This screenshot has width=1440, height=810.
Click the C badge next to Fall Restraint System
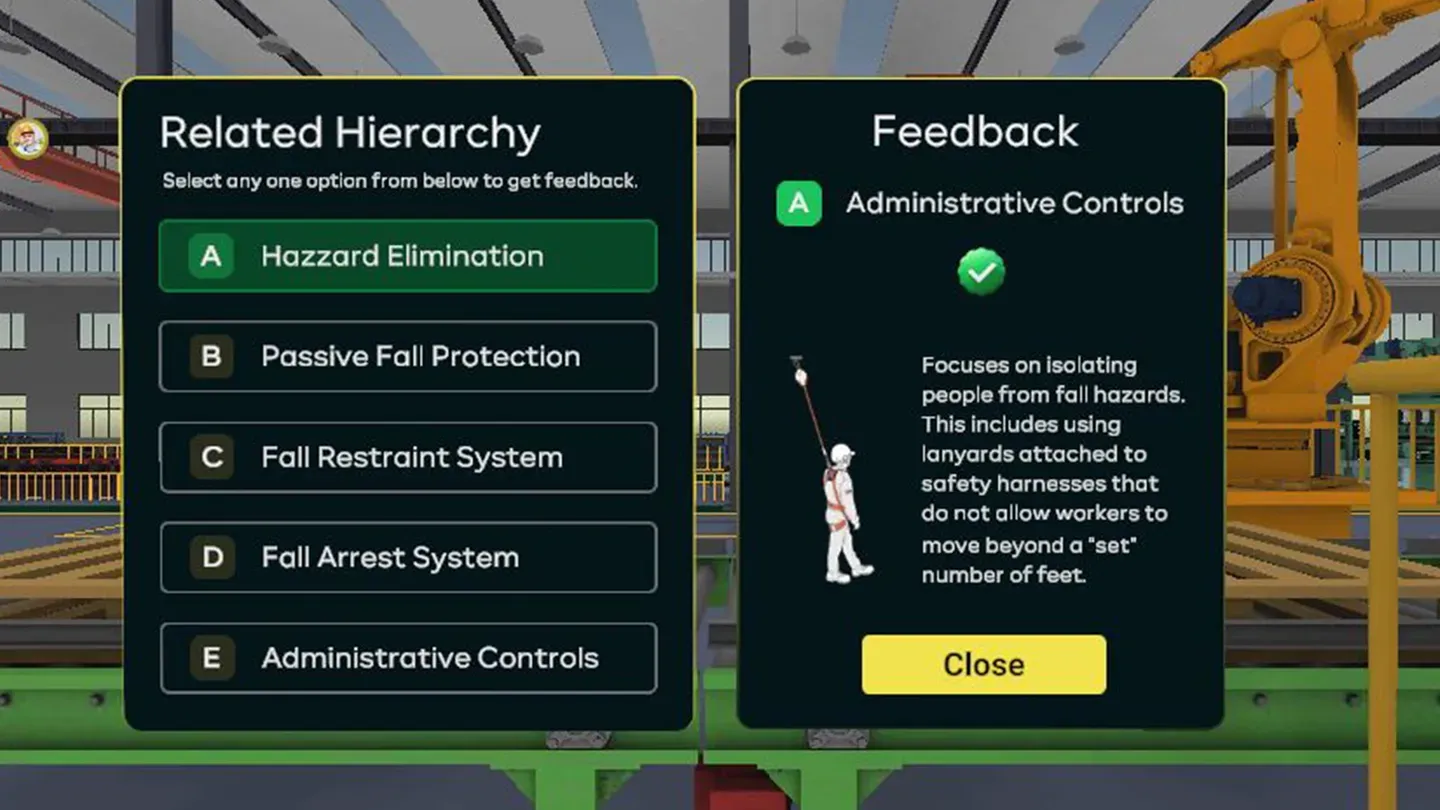pyautogui.click(x=210, y=457)
